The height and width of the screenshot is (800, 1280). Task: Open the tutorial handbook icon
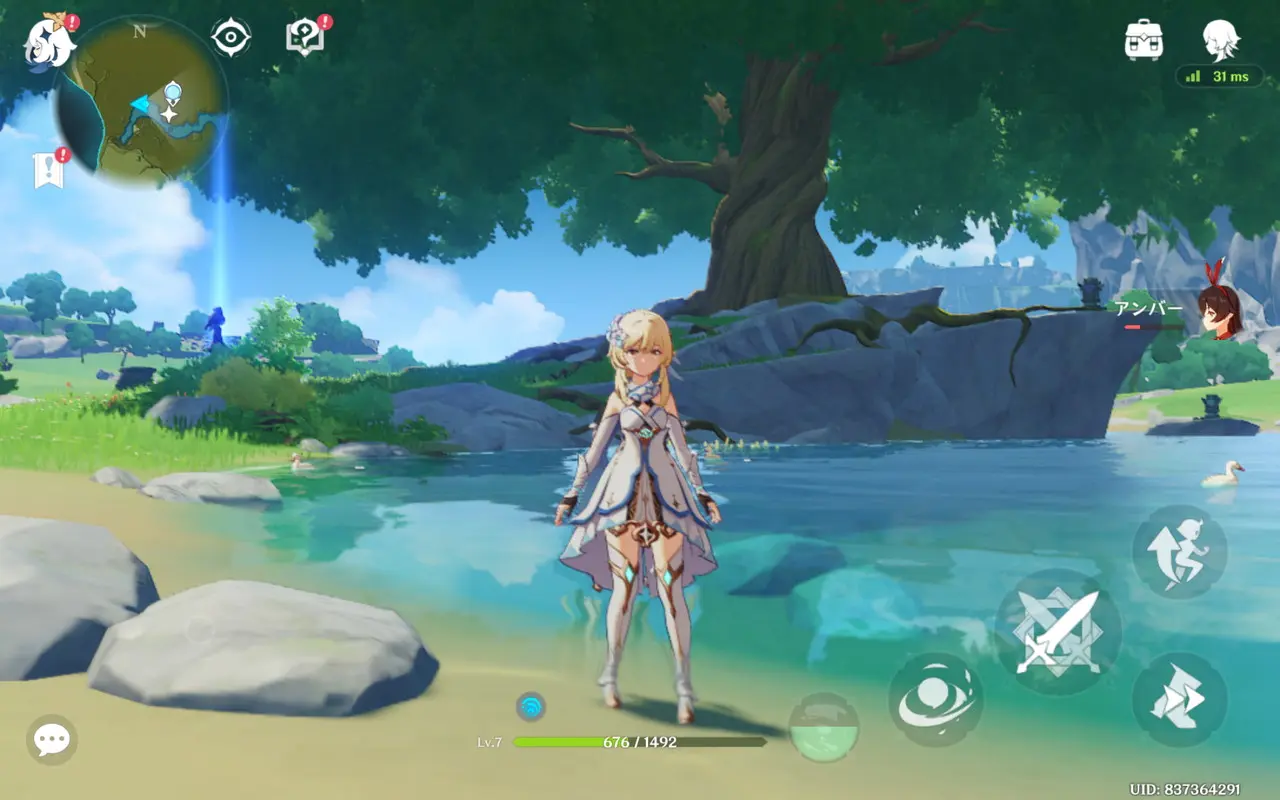(304, 38)
